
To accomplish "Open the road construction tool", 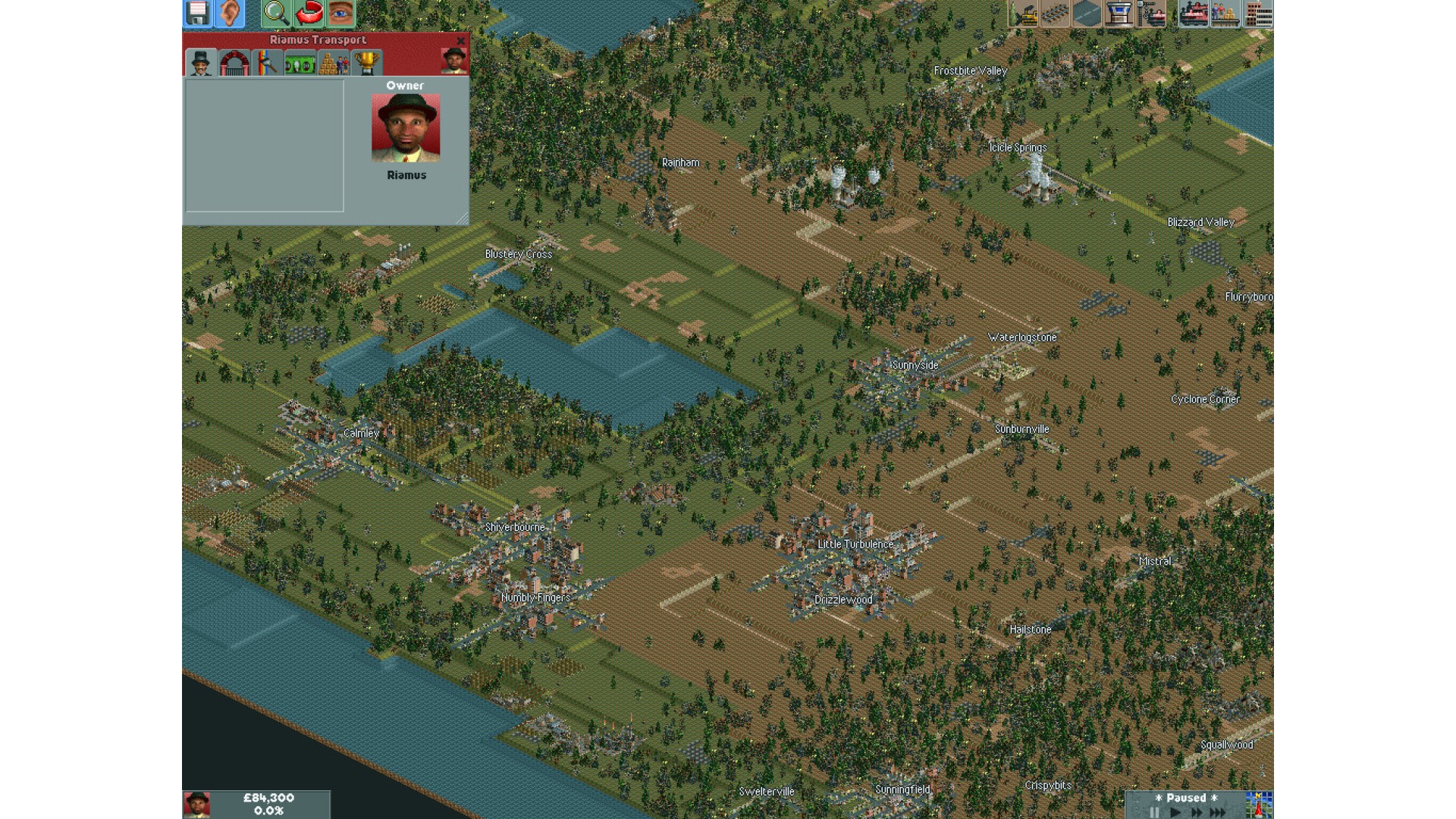I will (1087, 13).
